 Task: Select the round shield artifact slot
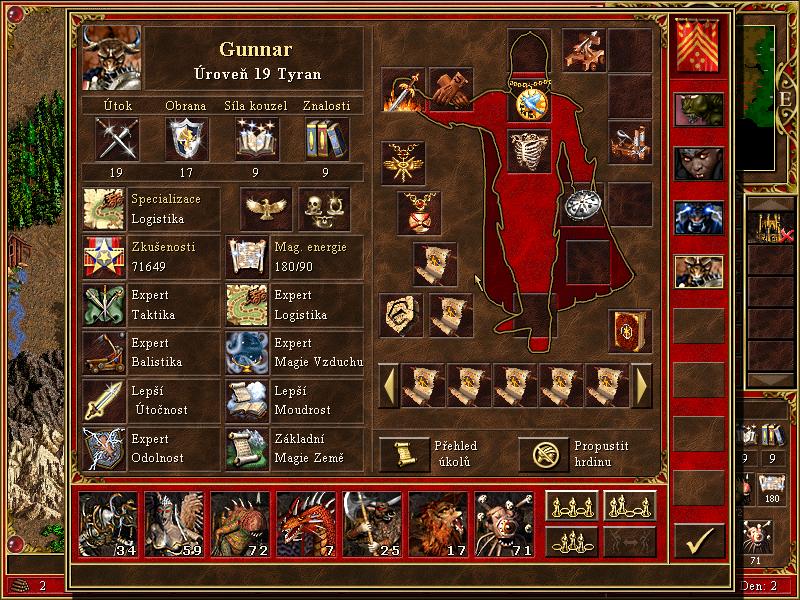point(582,204)
